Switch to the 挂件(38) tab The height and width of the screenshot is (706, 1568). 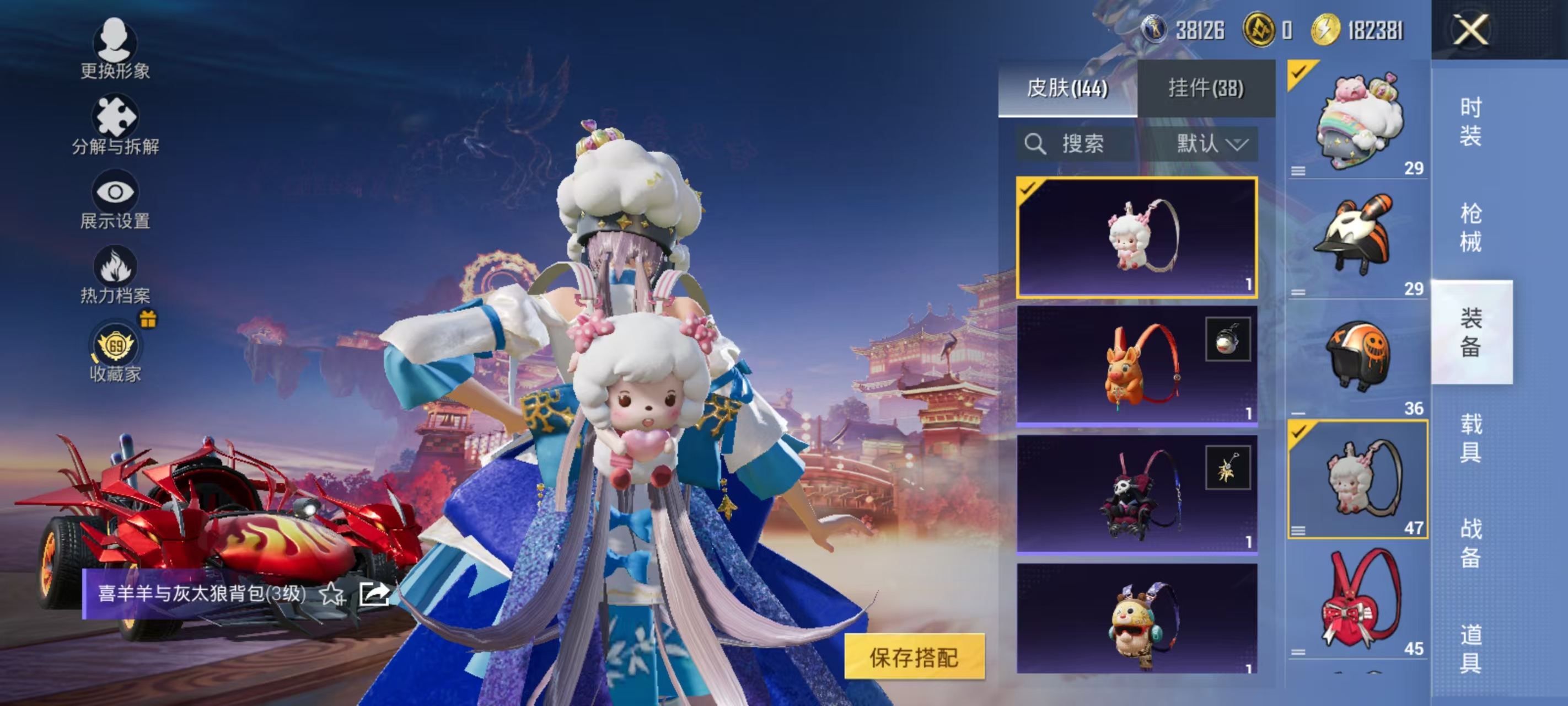click(x=1207, y=87)
